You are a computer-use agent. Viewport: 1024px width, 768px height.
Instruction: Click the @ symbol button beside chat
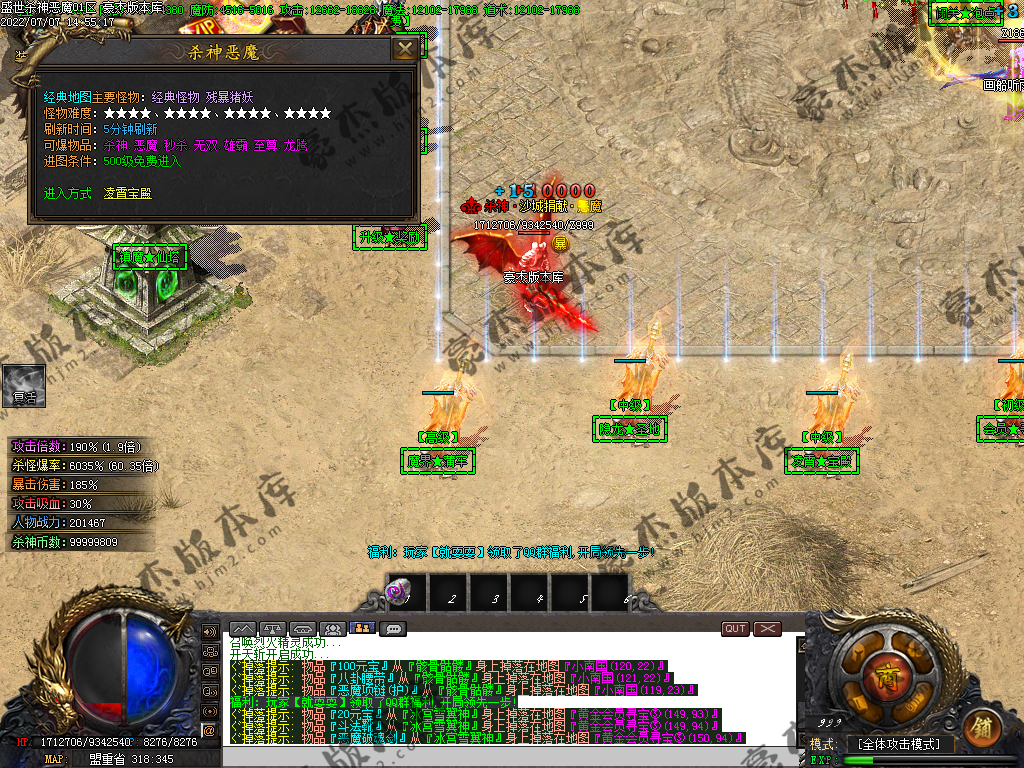[210, 731]
